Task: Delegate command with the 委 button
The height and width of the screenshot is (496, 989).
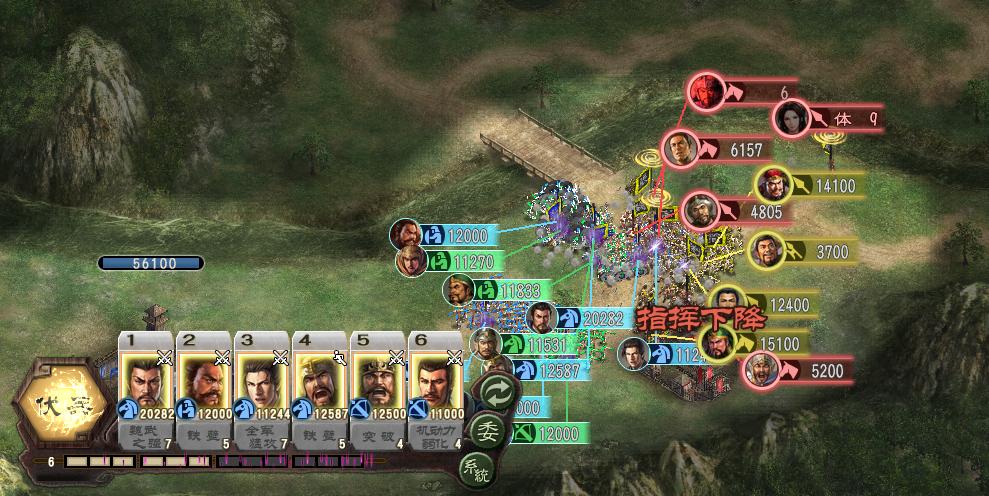Action: [x=487, y=431]
